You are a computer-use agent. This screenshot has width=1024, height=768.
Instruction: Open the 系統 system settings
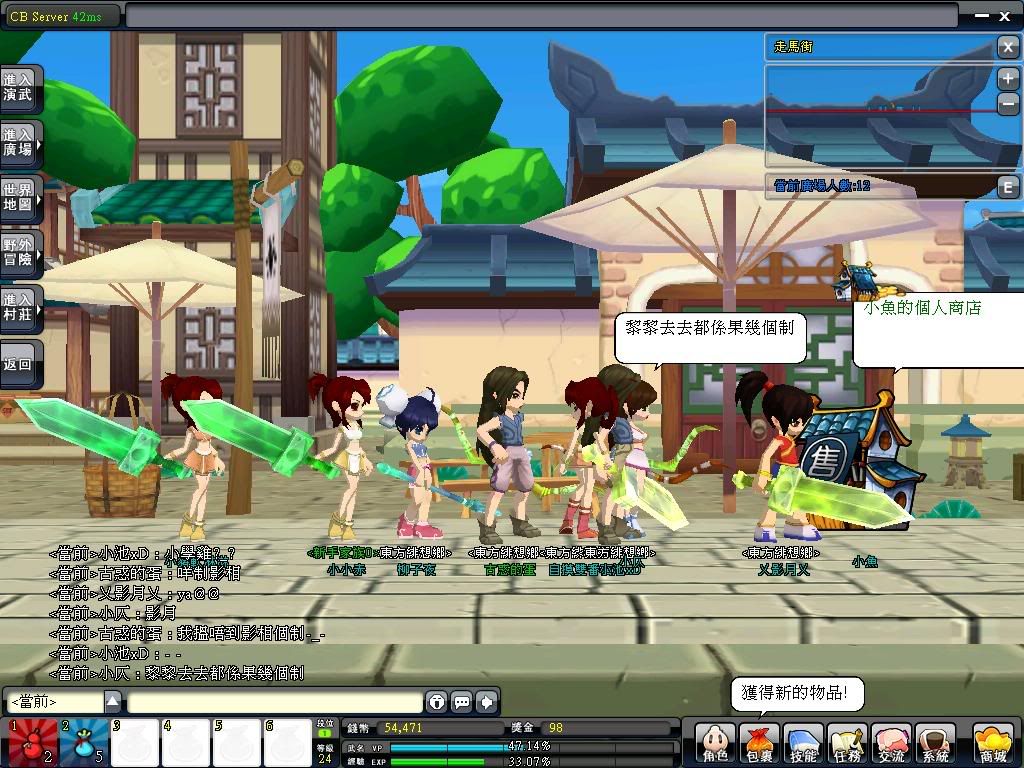coord(935,745)
